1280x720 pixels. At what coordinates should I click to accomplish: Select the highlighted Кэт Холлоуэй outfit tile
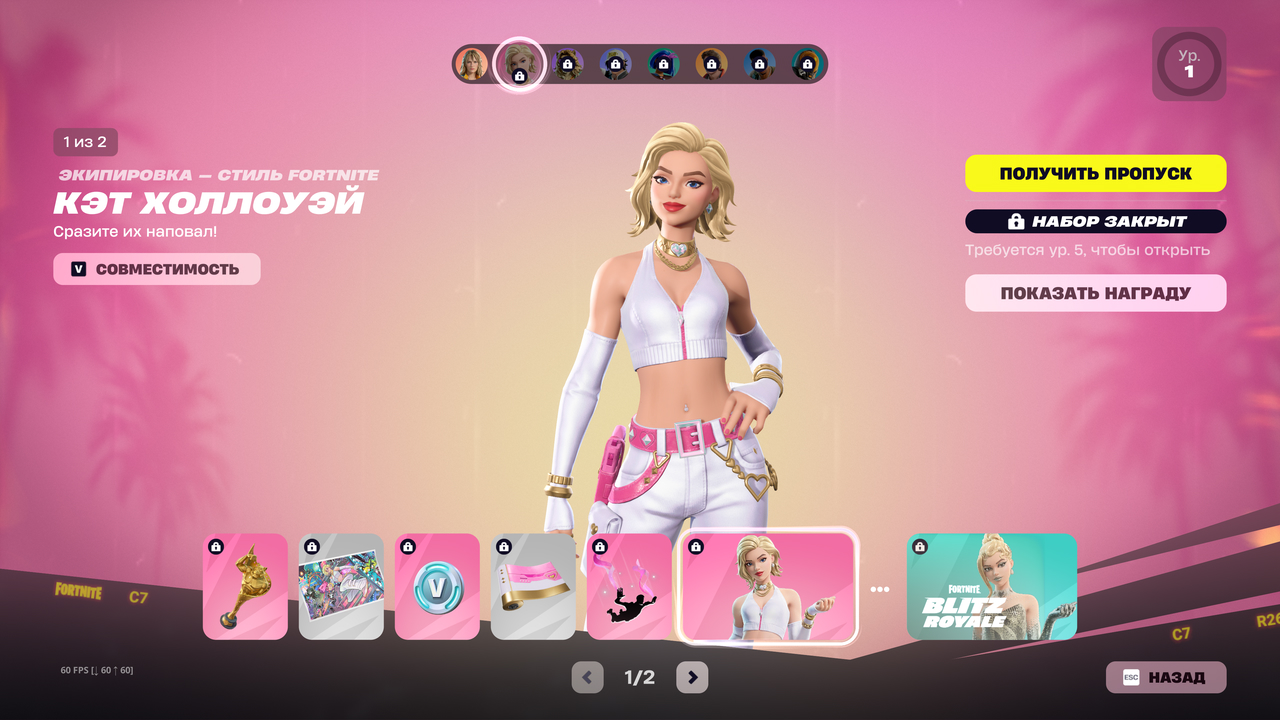pyautogui.click(x=768, y=587)
